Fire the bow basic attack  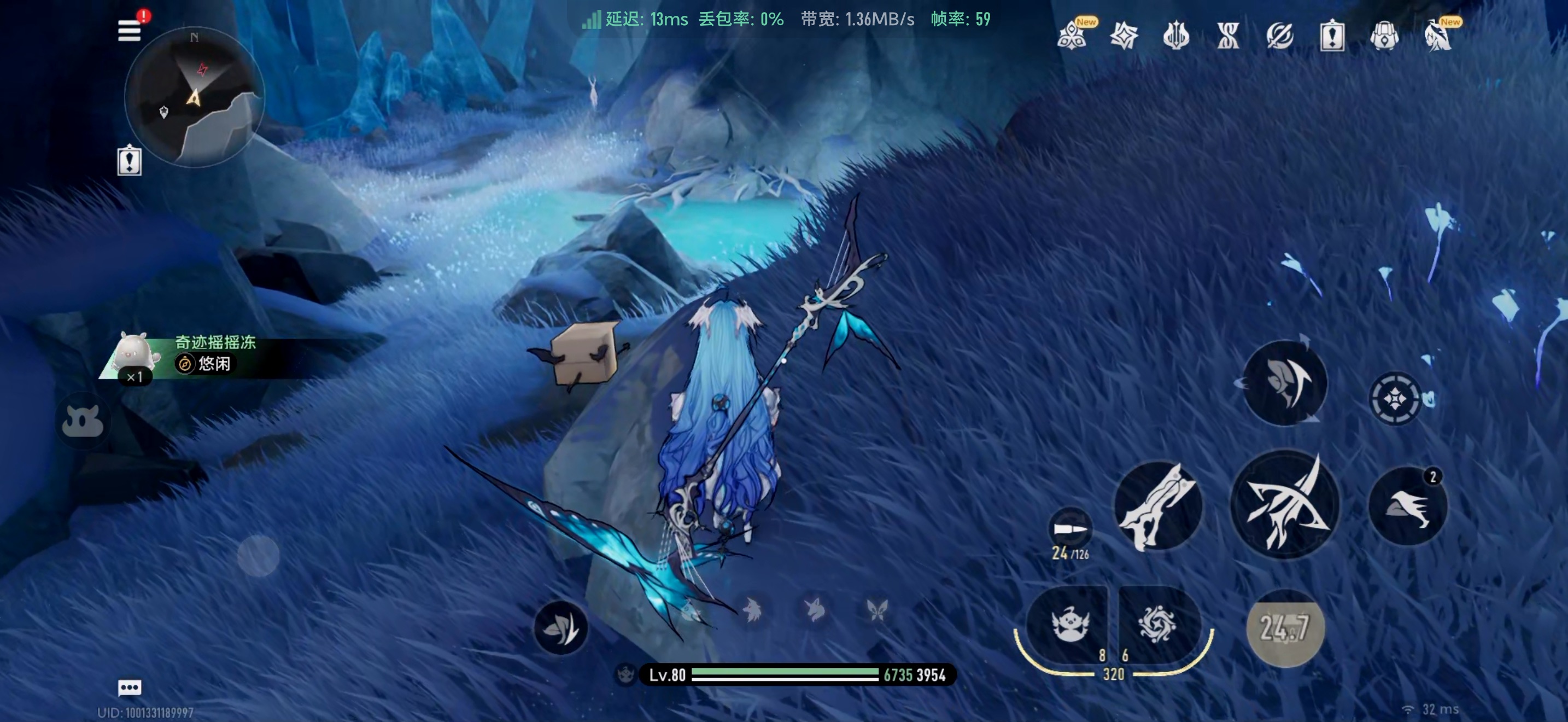coord(1284,504)
